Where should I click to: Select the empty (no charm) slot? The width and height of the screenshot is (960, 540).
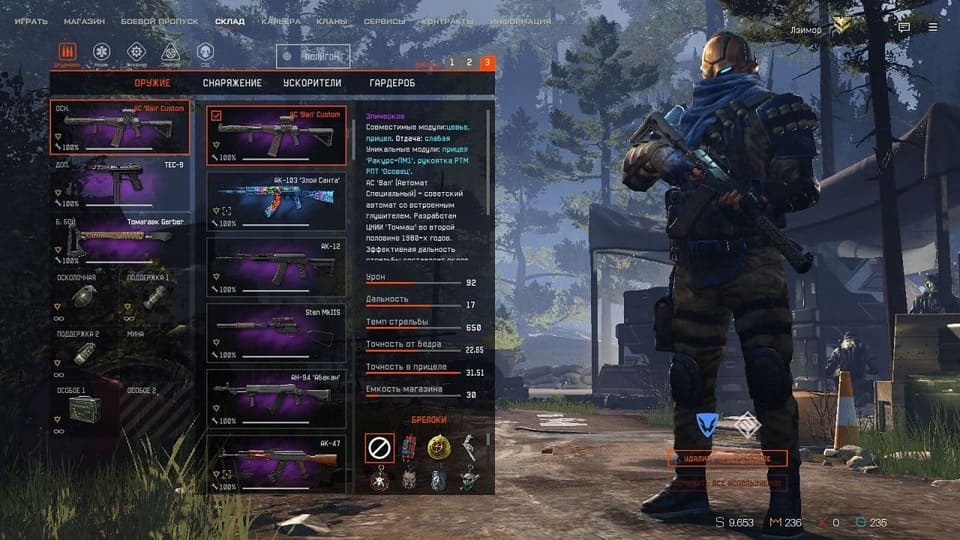click(379, 447)
